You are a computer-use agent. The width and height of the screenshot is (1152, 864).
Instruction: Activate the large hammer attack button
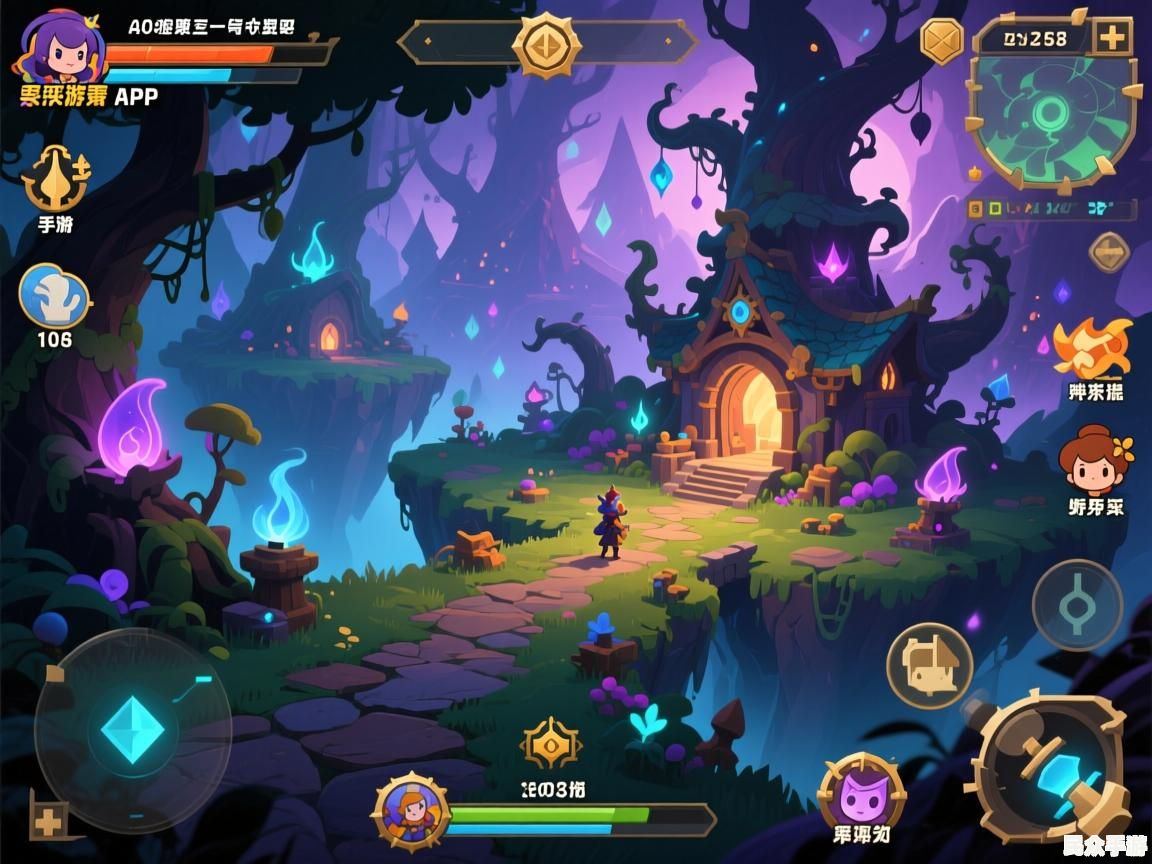click(x=1052, y=767)
